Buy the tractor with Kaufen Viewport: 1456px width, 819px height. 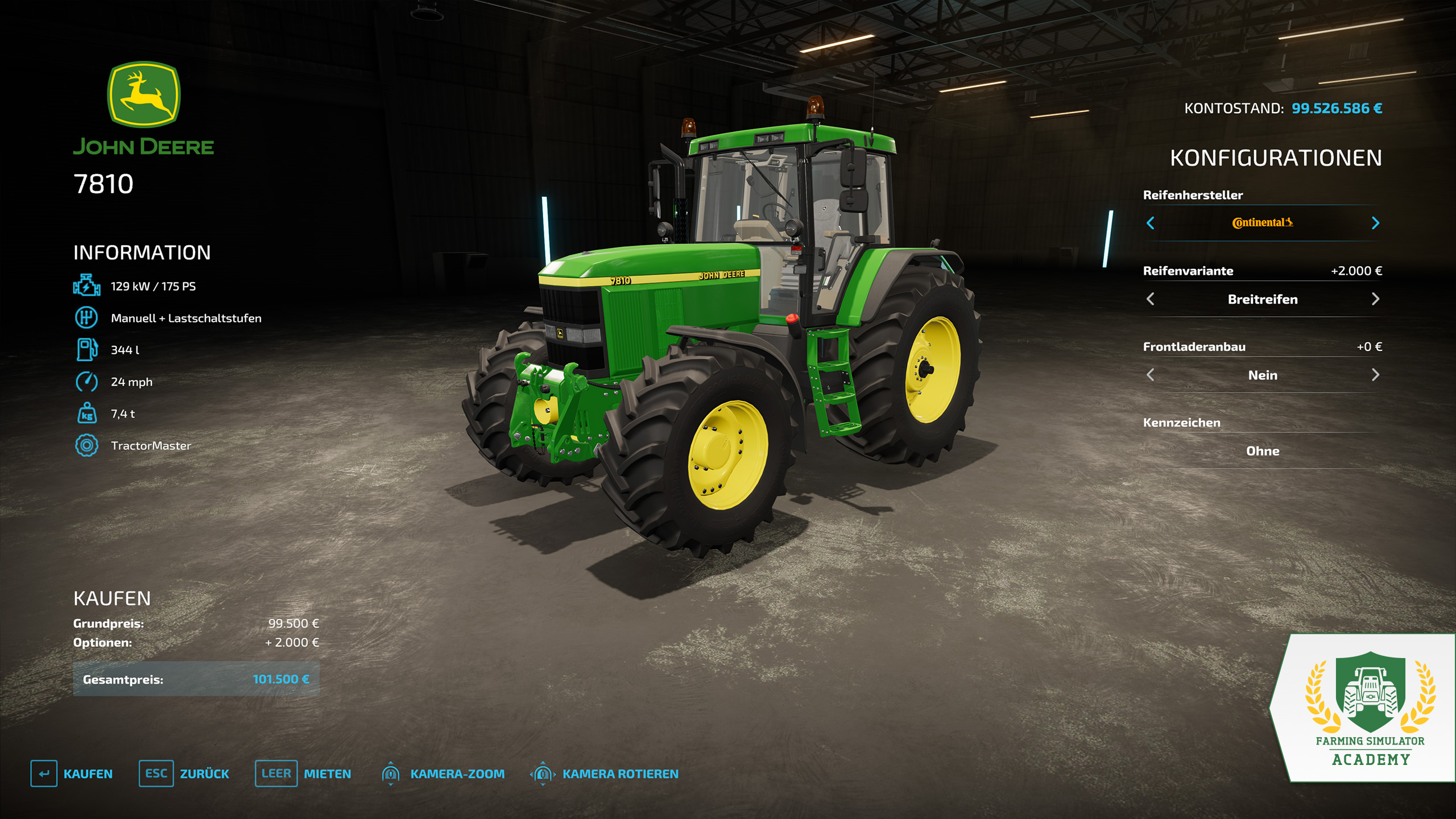click(x=72, y=773)
